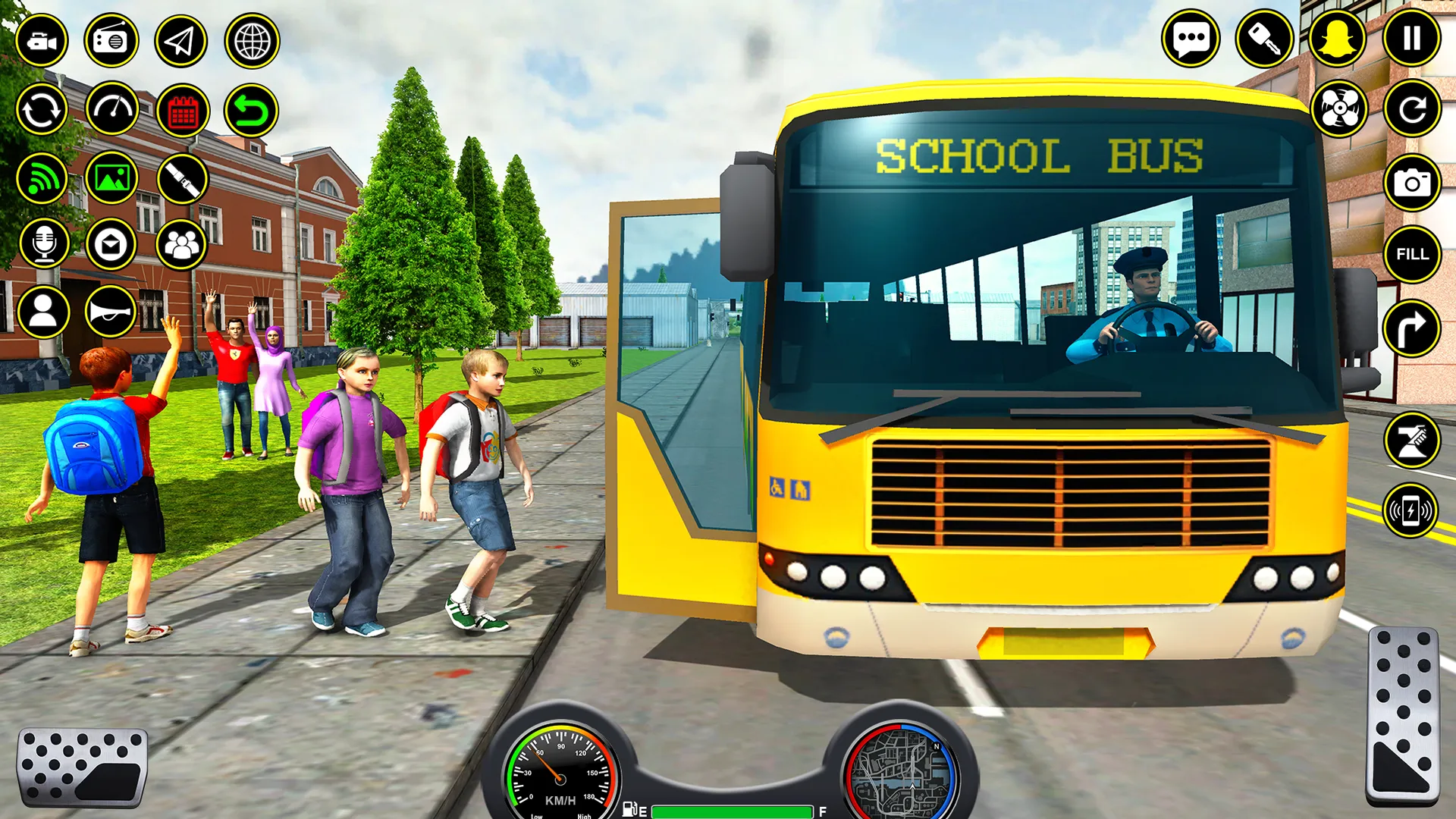
Task: Open the globe icon button
Action: 252,41
